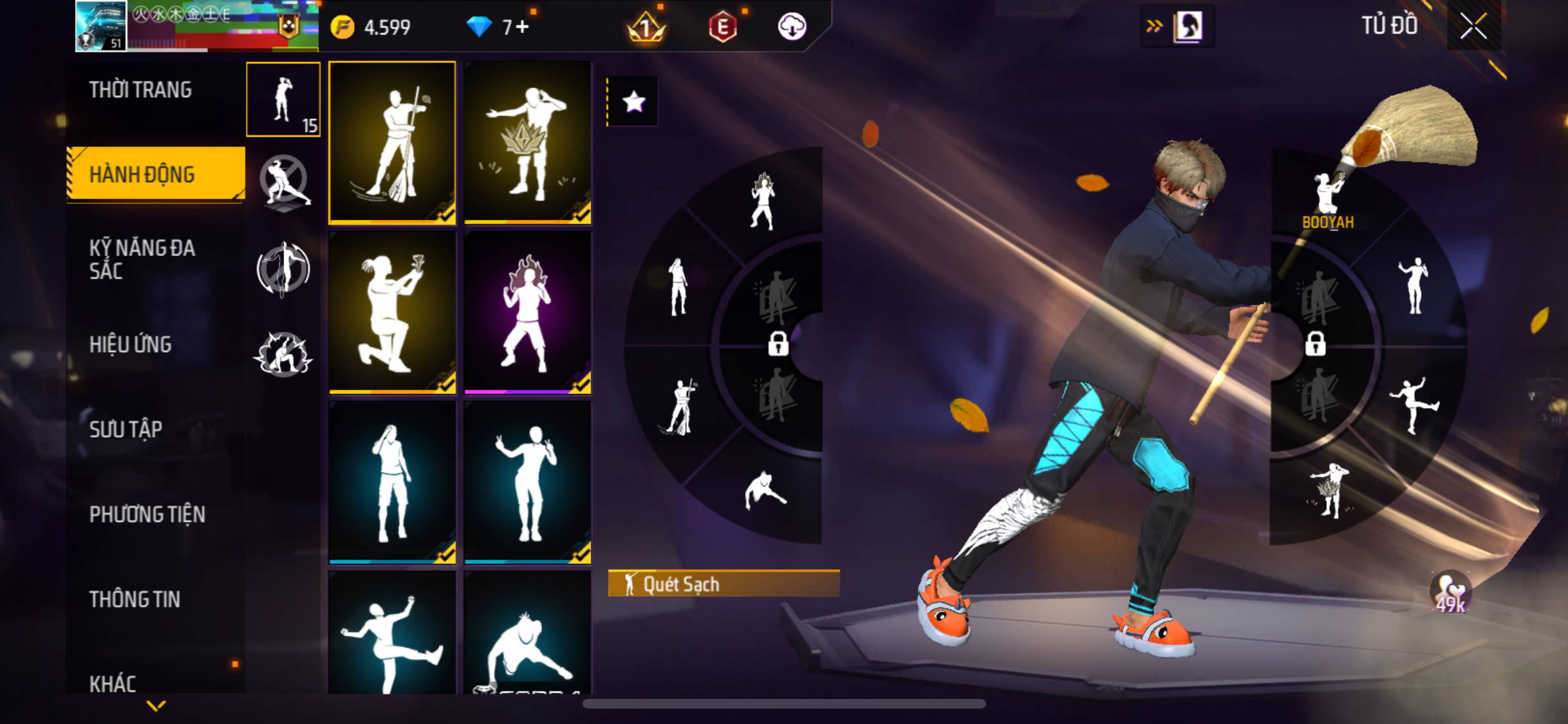Choose the purple flaming emote tile

pyautogui.click(x=527, y=312)
